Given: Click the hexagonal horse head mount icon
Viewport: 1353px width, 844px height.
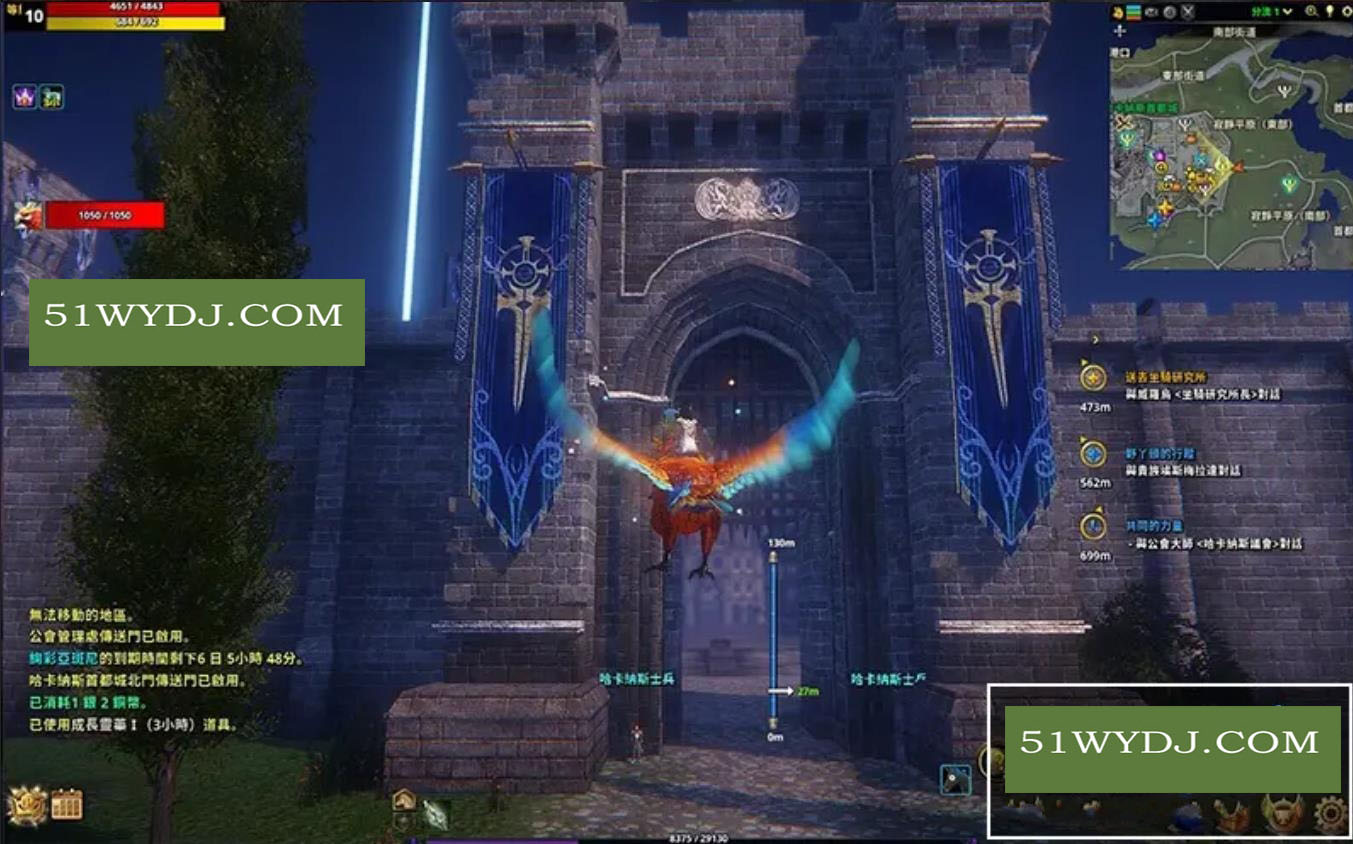Looking at the screenshot, I should (404, 799).
